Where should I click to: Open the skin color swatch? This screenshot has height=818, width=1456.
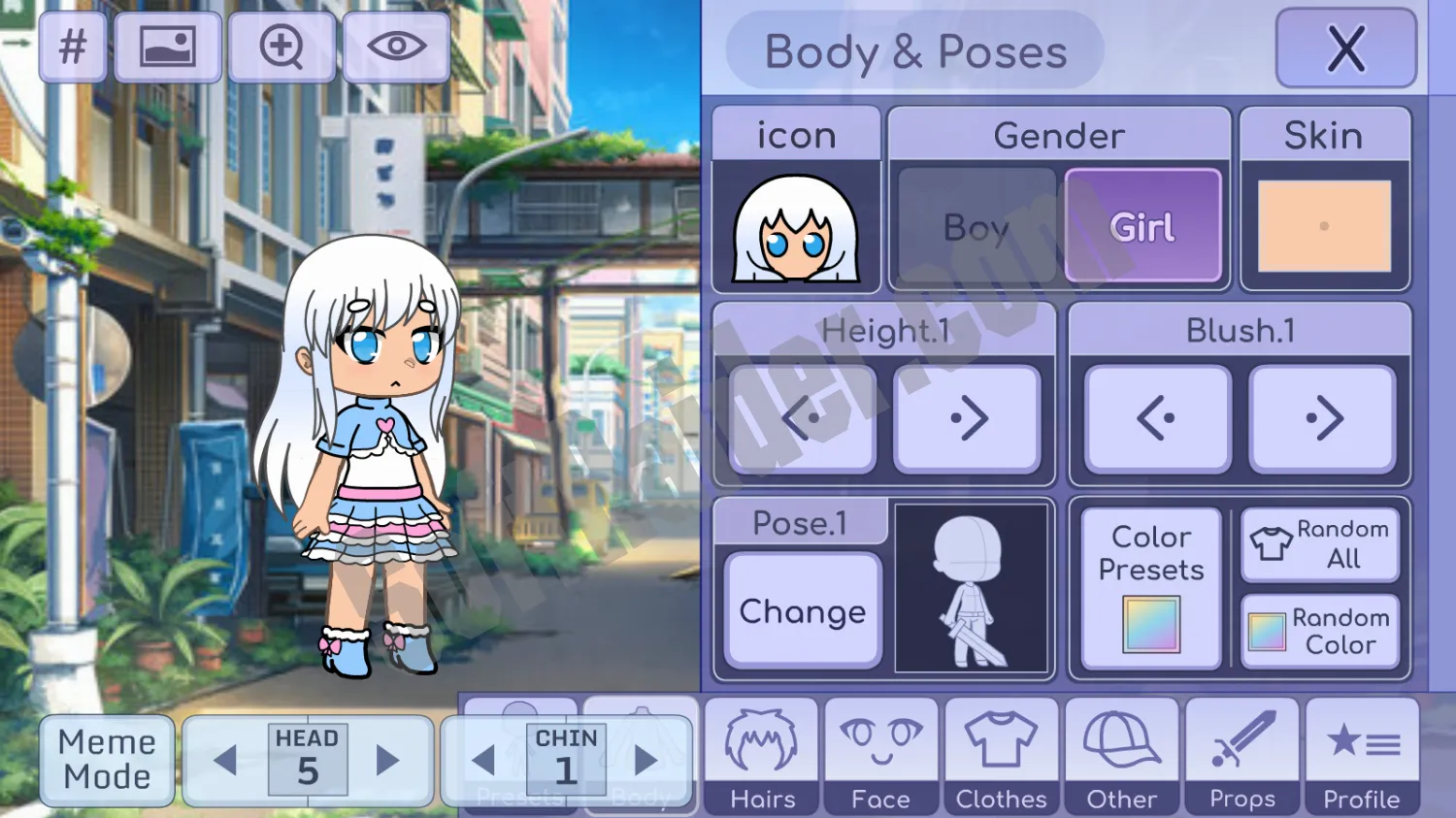tap(1324, 226)
